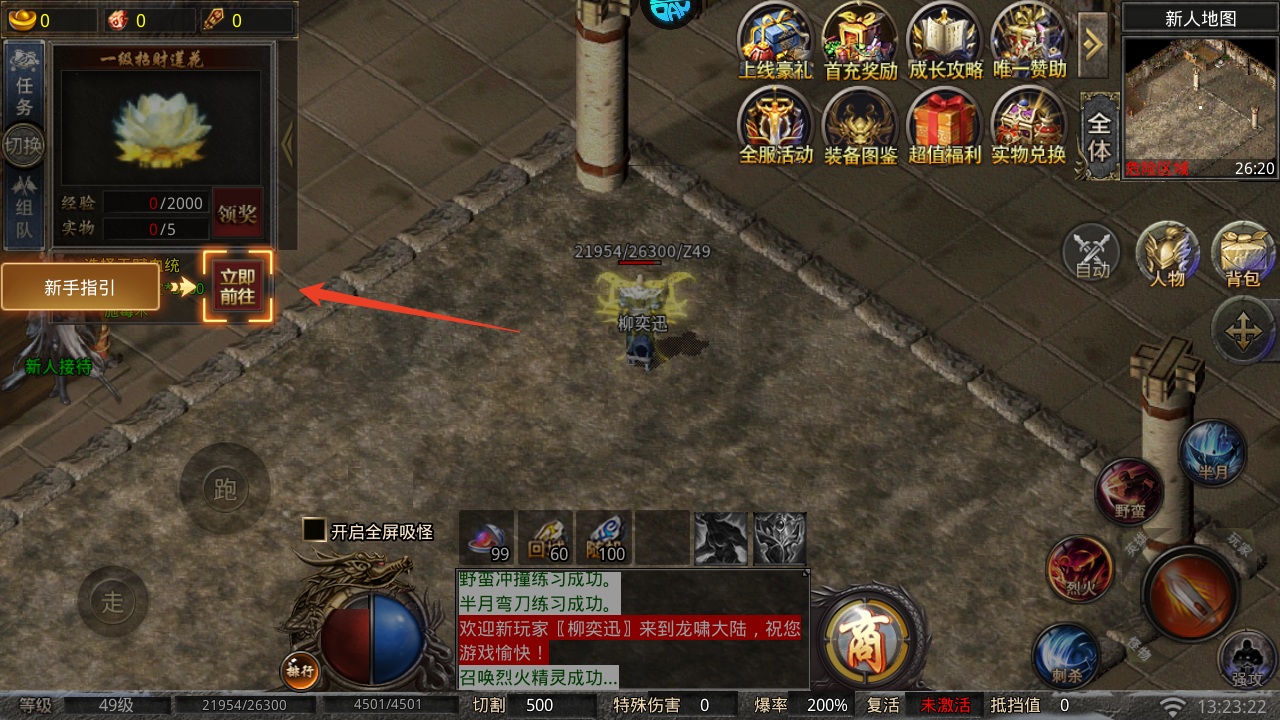Check the 开启全屏吸怪 checkbox
The width and height of the screenshot is (1280, 720).
coord(315,531)
